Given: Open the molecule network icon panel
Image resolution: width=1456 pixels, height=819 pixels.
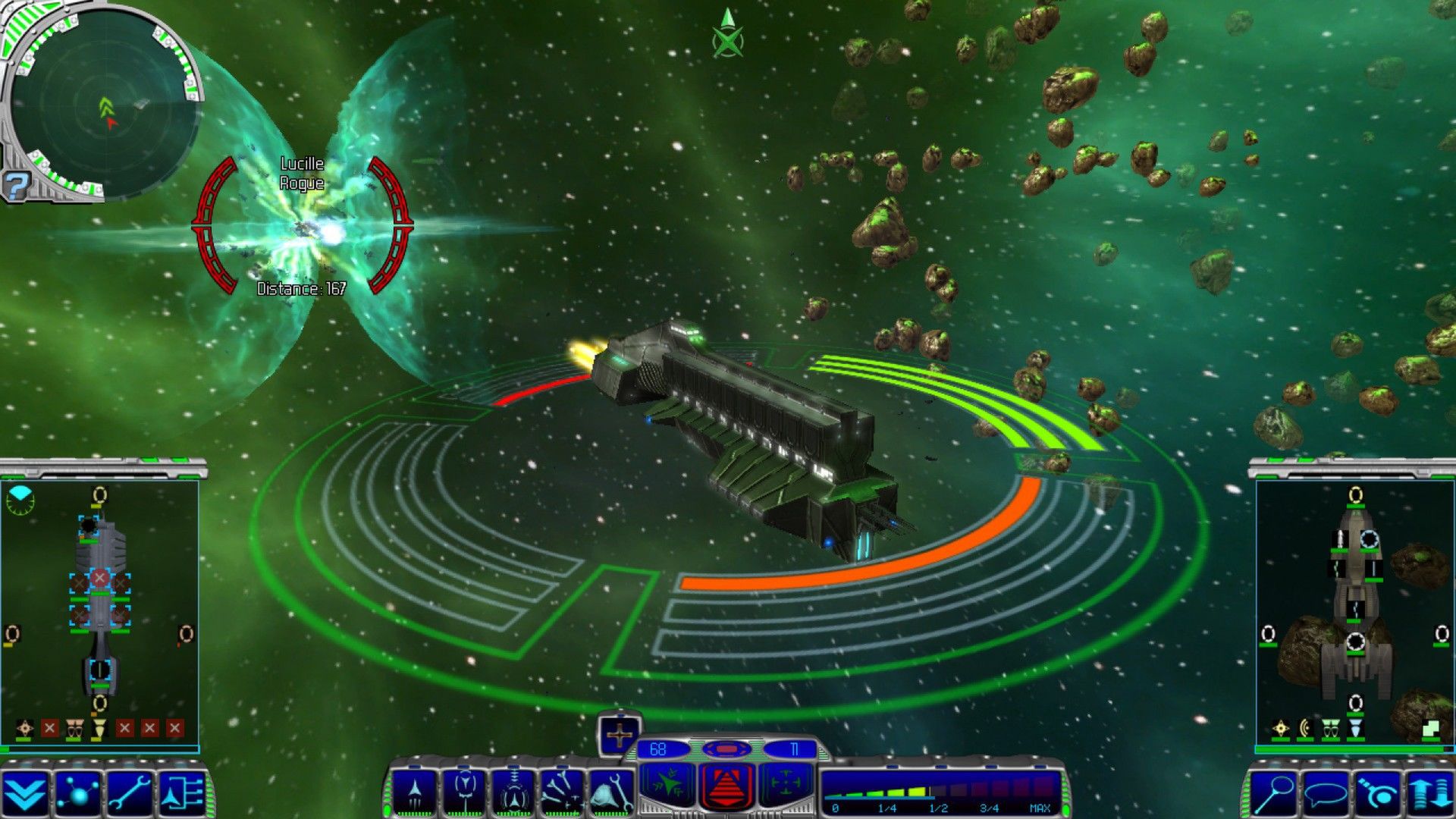Looking at the screenshot, I should click(x=78, y=793).
